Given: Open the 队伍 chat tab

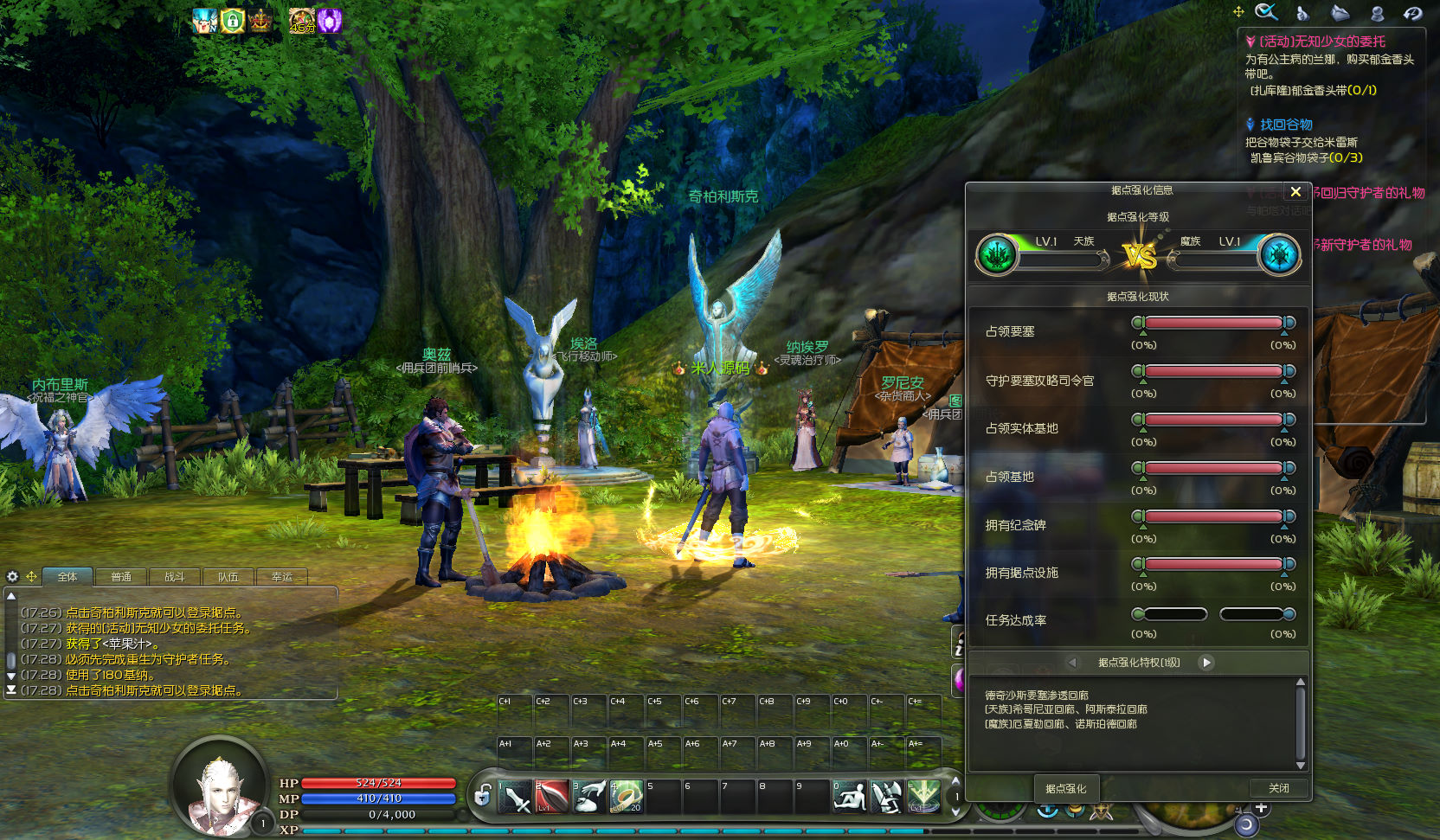Looking at the screenshot, I should tap(228, 577).
